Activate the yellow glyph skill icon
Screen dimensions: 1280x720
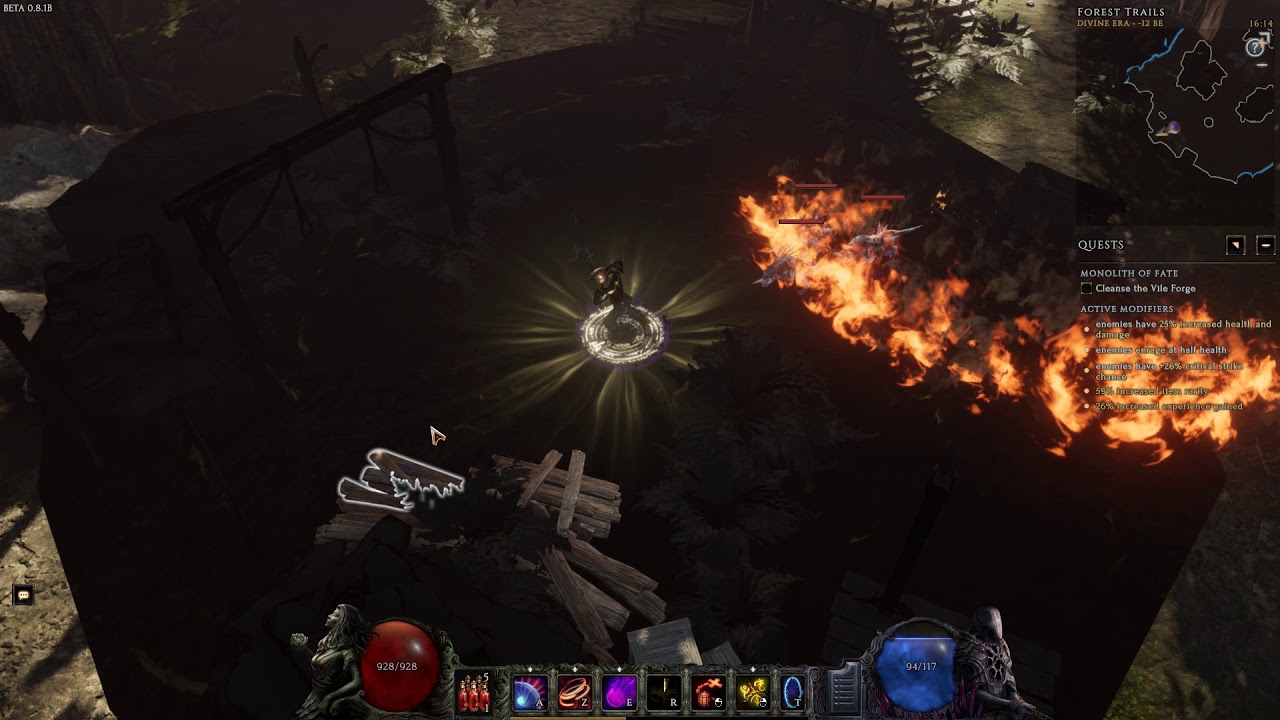coord(752,692)
